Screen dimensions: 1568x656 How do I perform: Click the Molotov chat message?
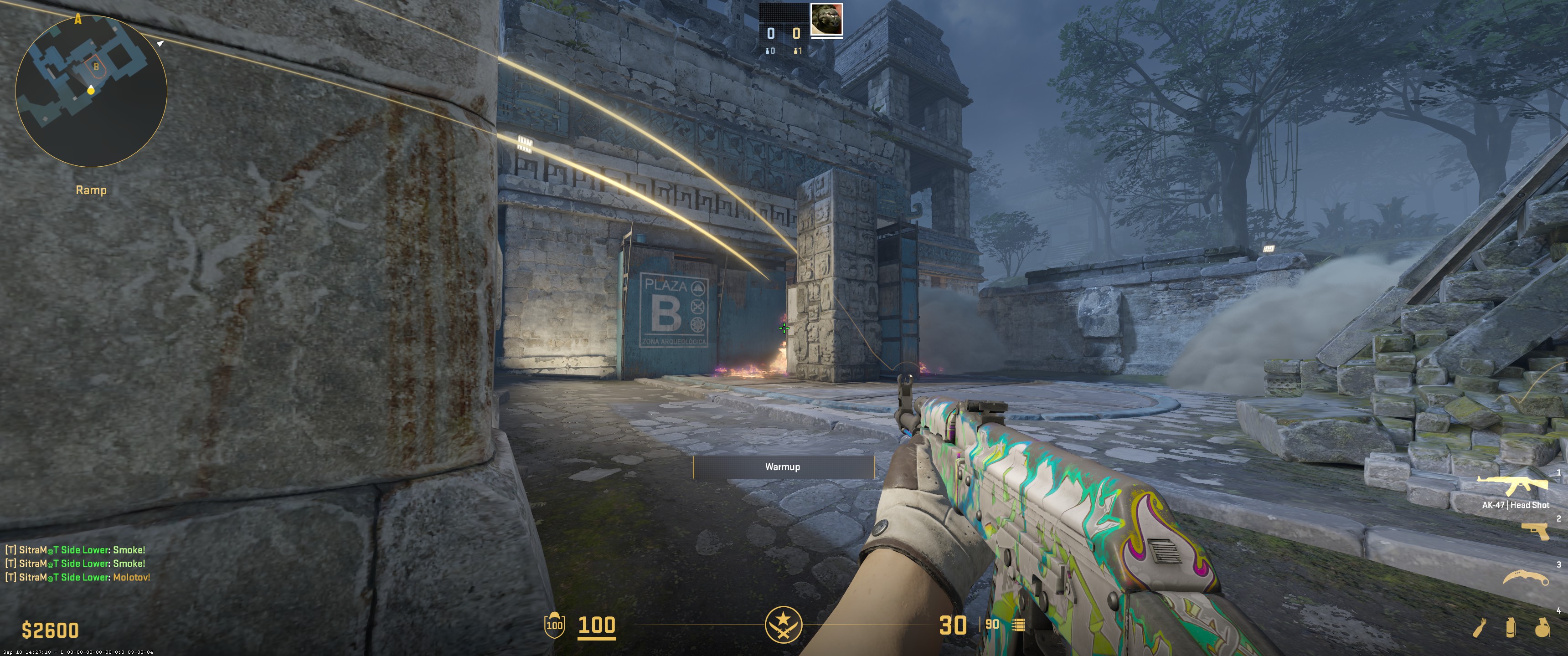point(77,579)
